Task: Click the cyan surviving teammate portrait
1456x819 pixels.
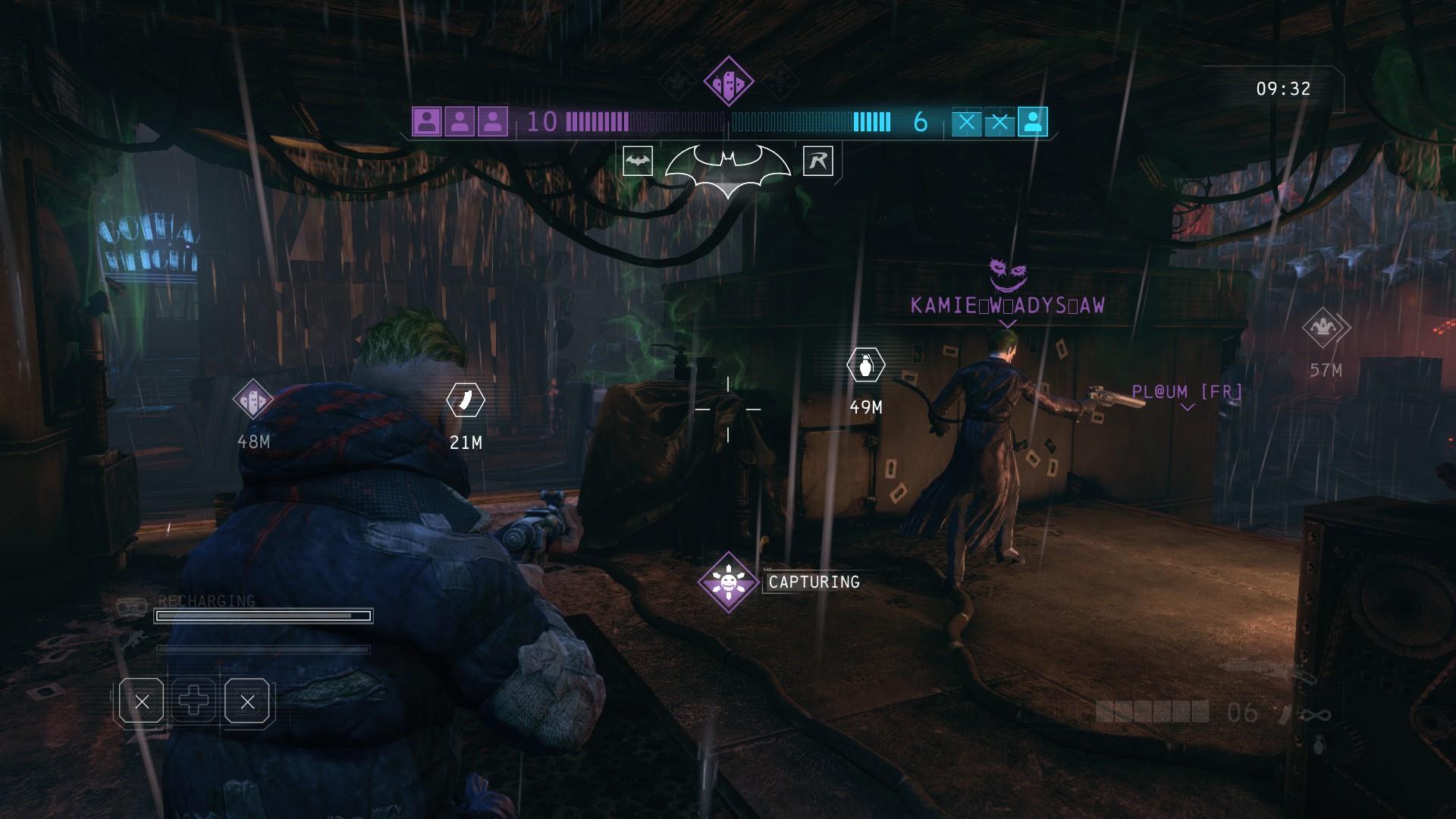Action: pos(1032,122)
